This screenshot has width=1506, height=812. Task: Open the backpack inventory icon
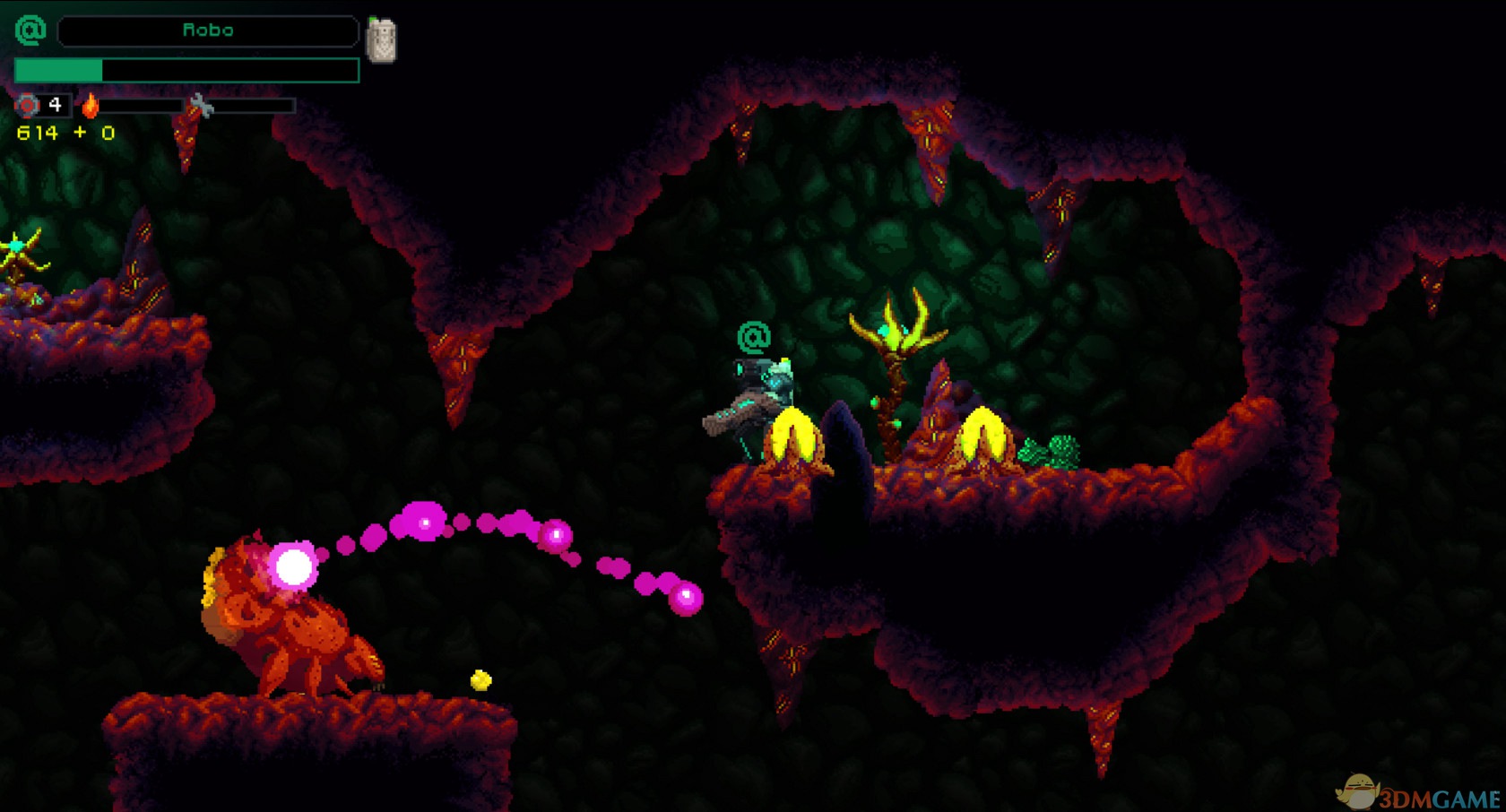381,40
